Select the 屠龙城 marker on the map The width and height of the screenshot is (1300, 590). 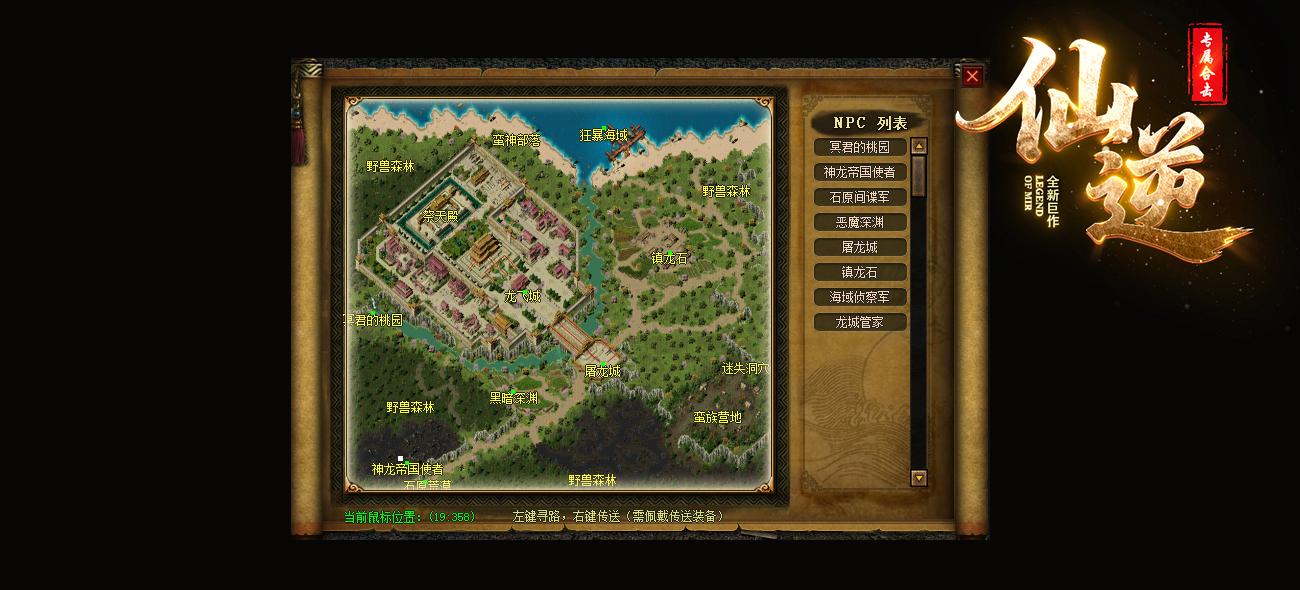[602, 370]
